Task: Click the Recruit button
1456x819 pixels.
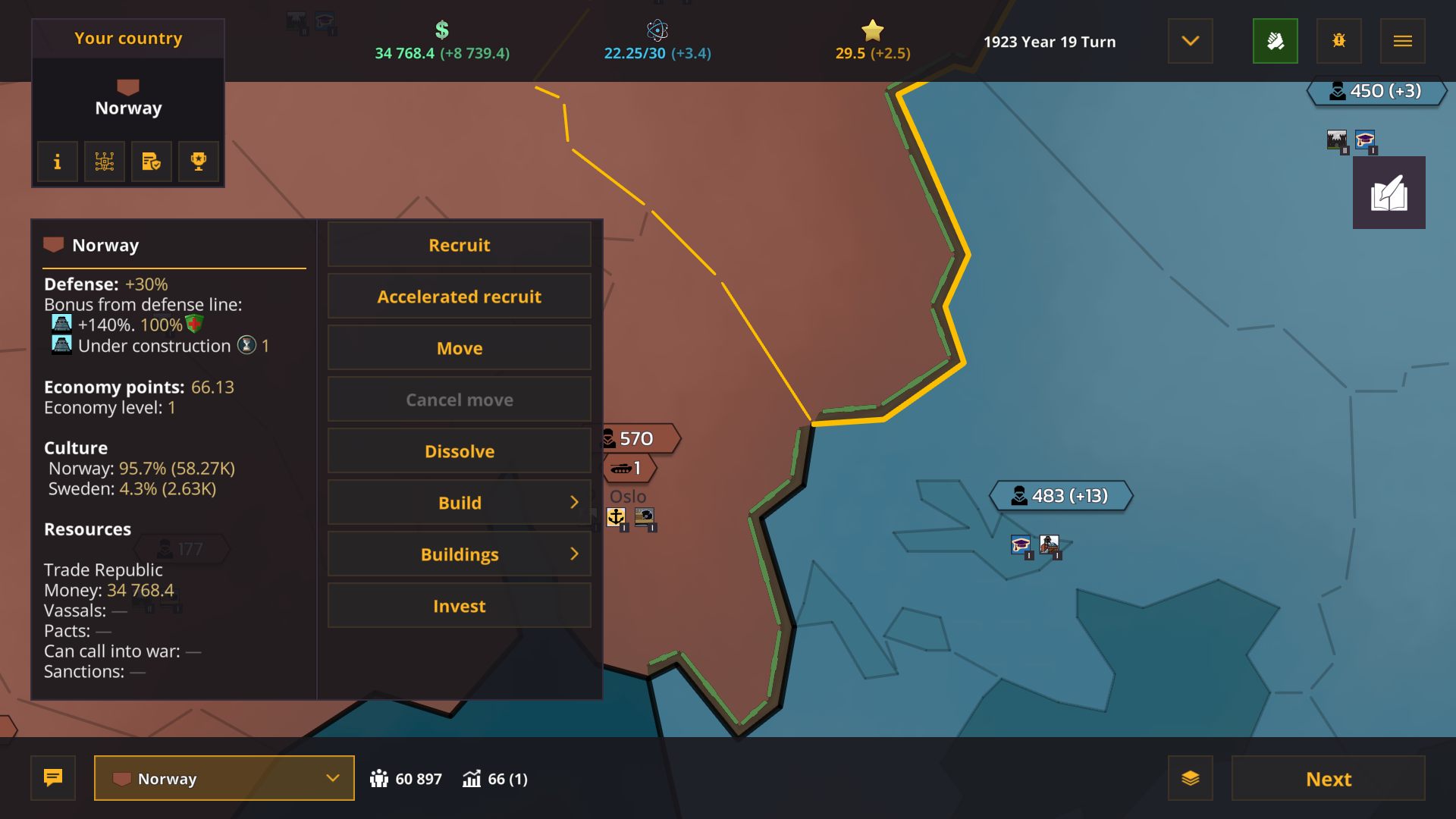Action: coord(459,244)
